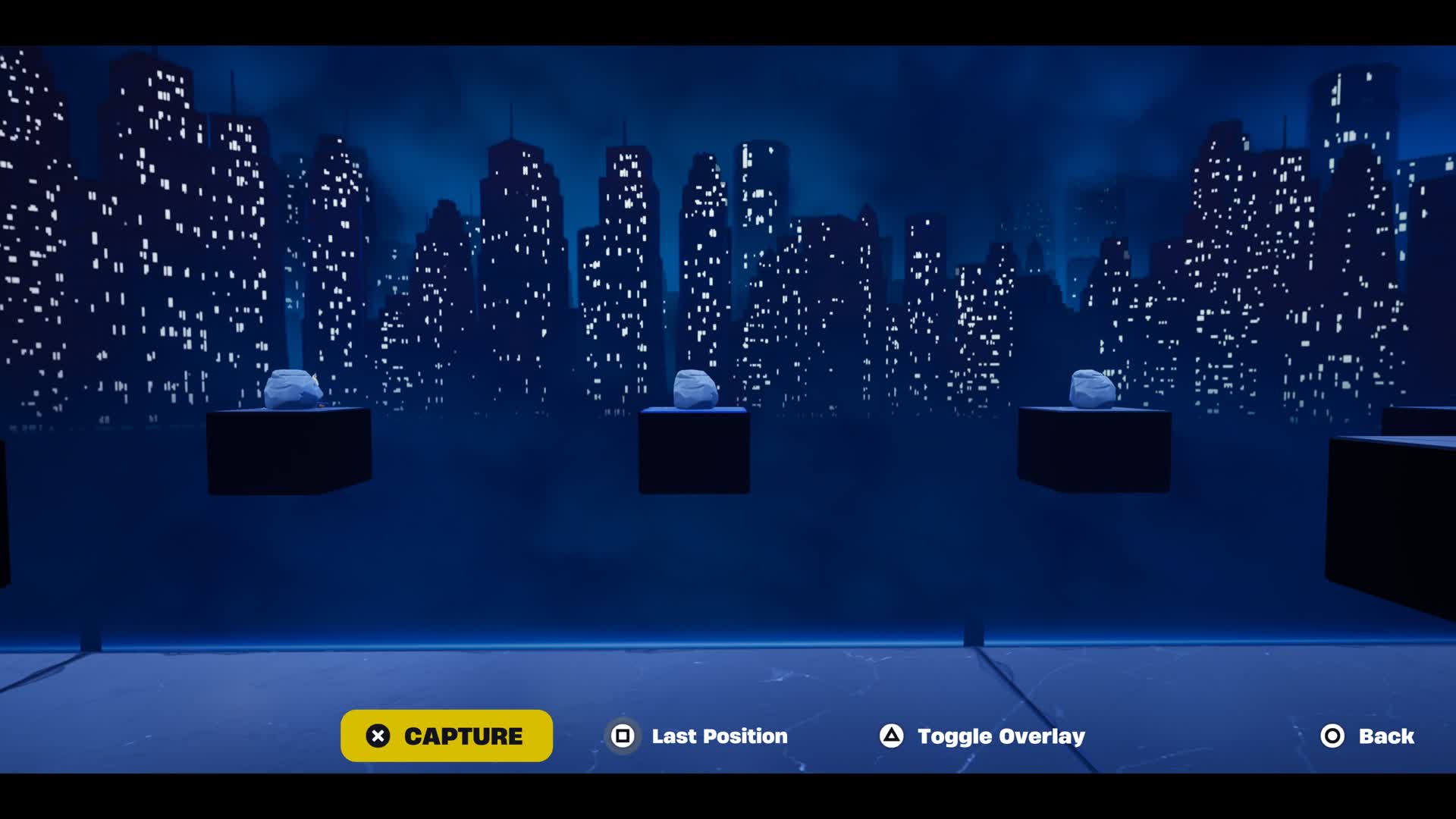Click the circle icon beside Back
This screenshot has width=1456, height=819.
click(1332, 736)
